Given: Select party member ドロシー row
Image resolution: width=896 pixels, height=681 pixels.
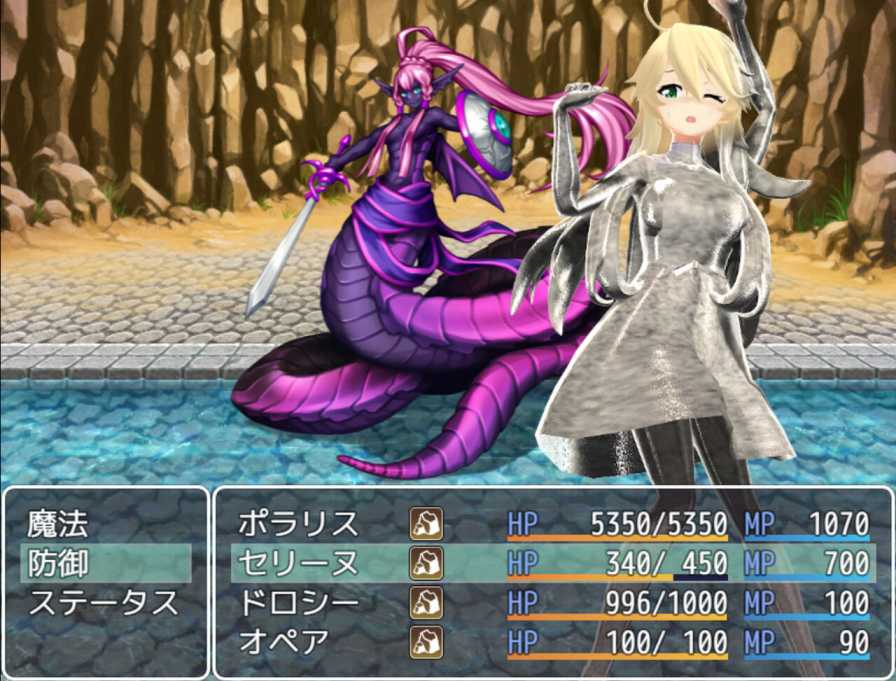Looking at the screenshot, I should coord(298,603).
